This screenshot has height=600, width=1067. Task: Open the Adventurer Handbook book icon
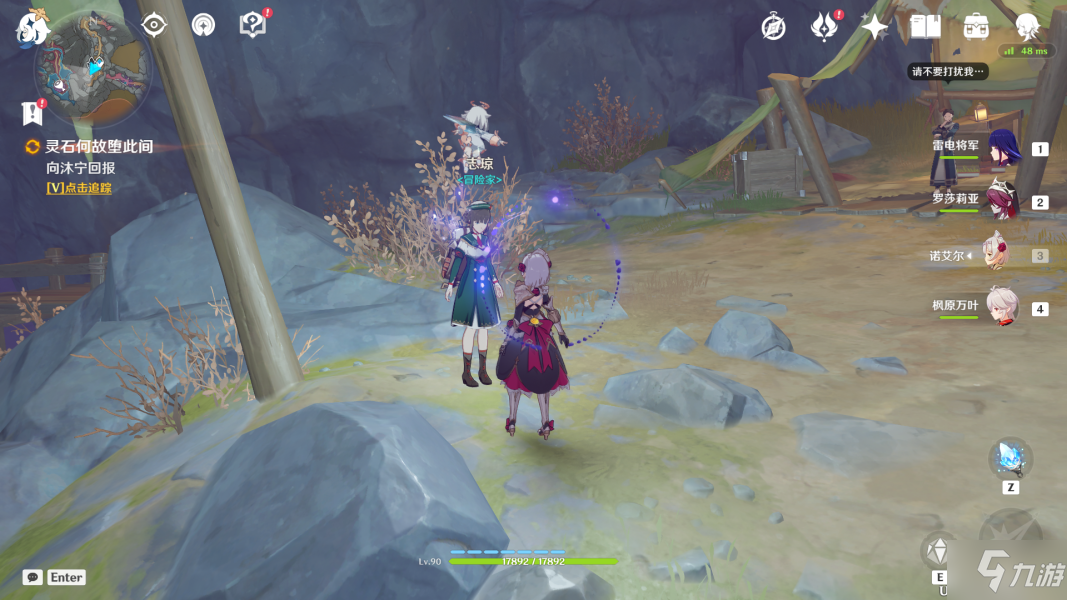926,27
